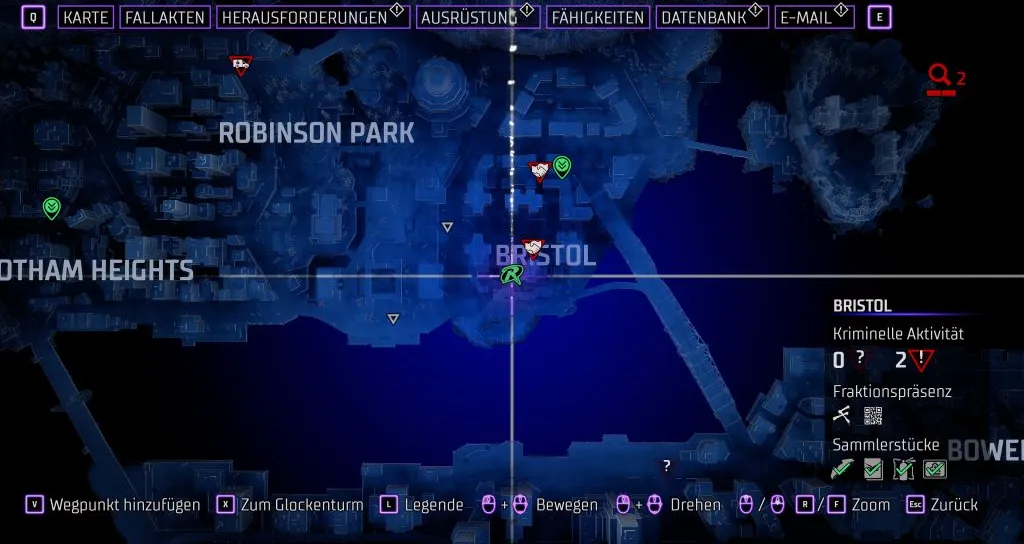Viewport: 1024px width, 544px height.
Task: Select the red van crime marker
Action: tap(240, 66)
